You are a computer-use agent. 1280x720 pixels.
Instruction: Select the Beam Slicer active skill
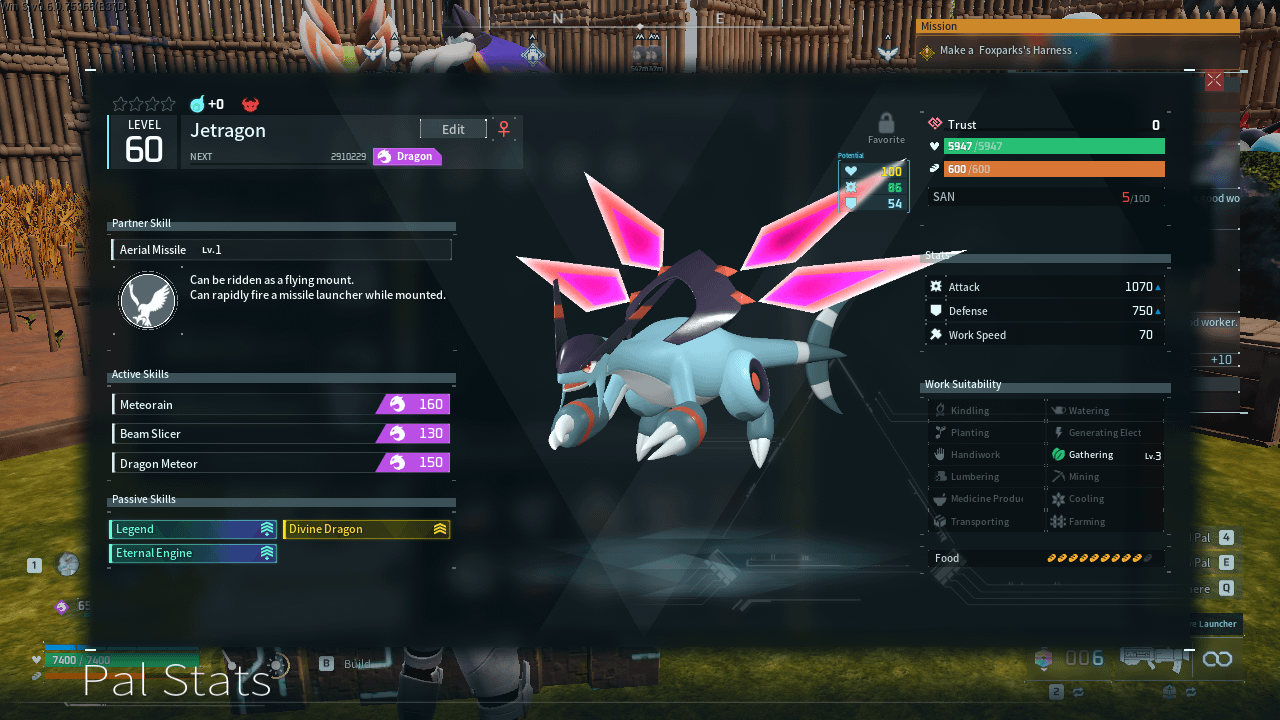pos(281,434)
